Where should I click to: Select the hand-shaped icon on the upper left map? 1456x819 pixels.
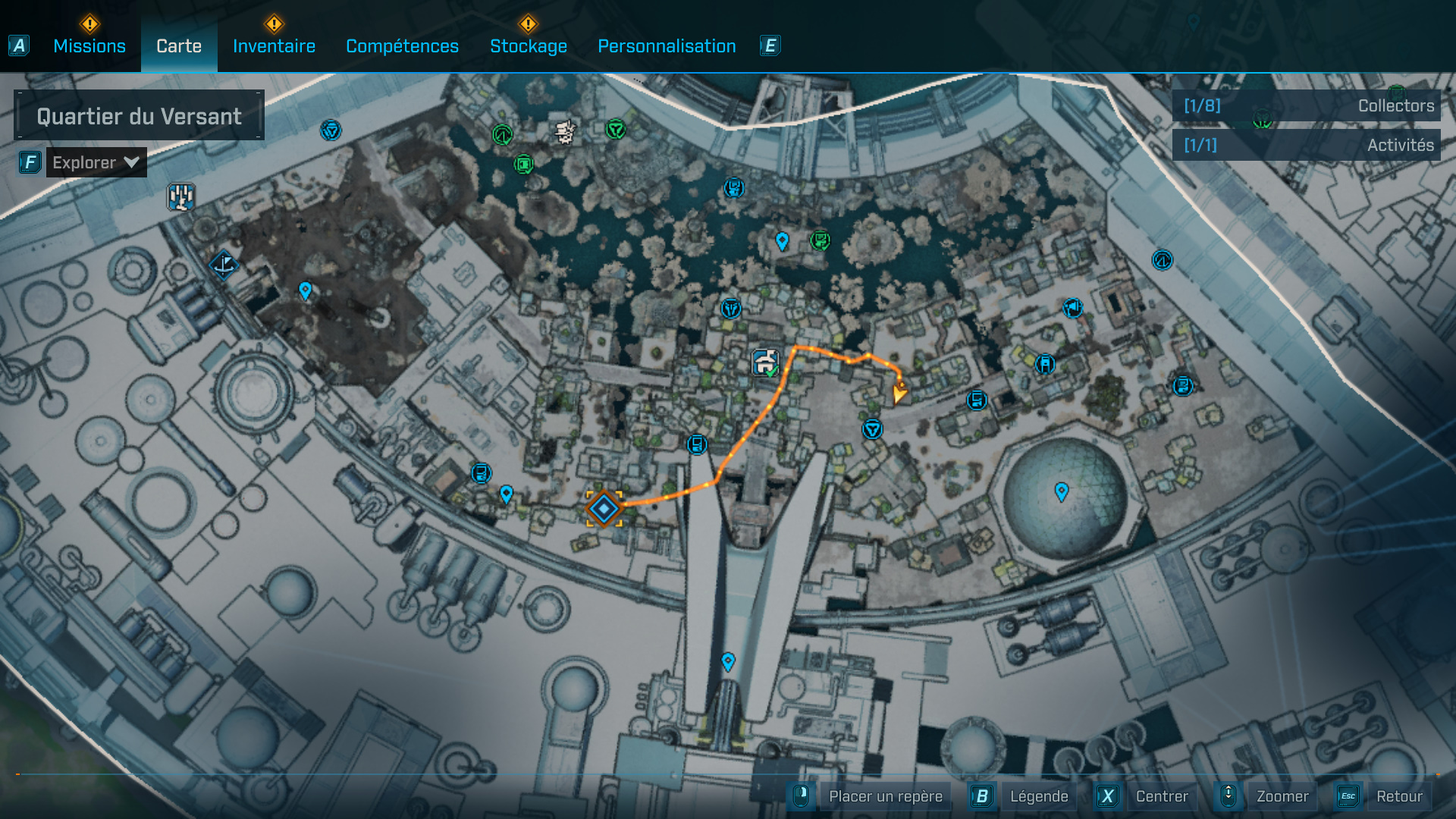pos(180,196)
